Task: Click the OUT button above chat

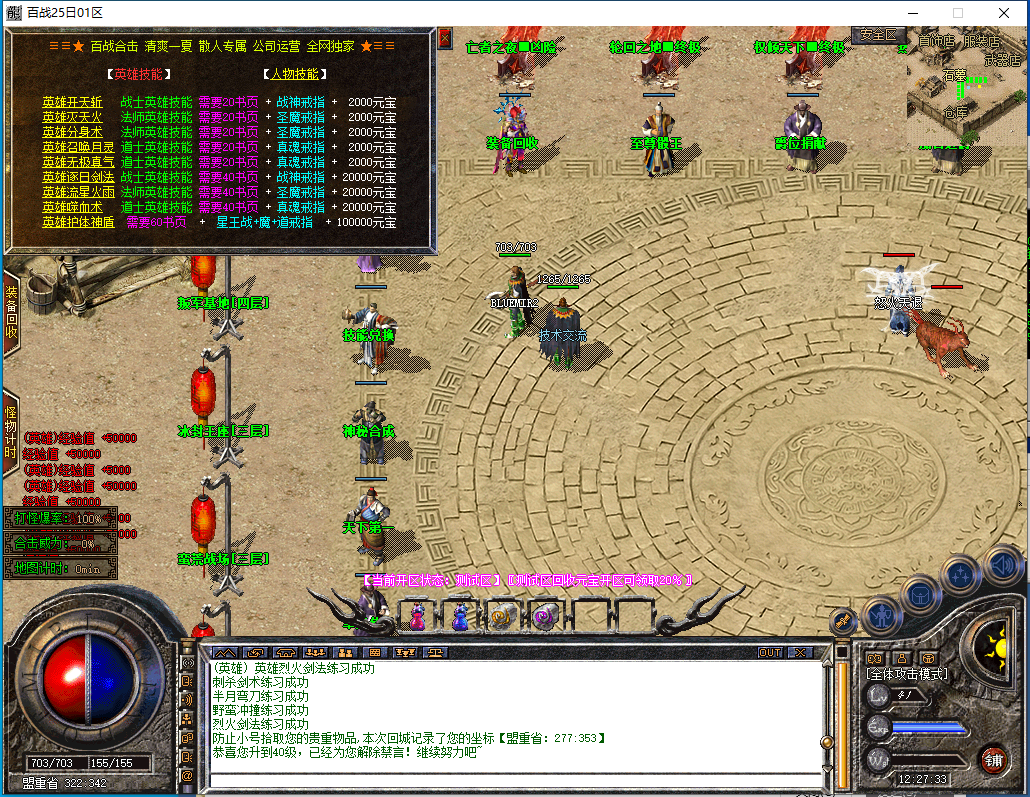Action: pyautogui.click(x=770, y=652)
